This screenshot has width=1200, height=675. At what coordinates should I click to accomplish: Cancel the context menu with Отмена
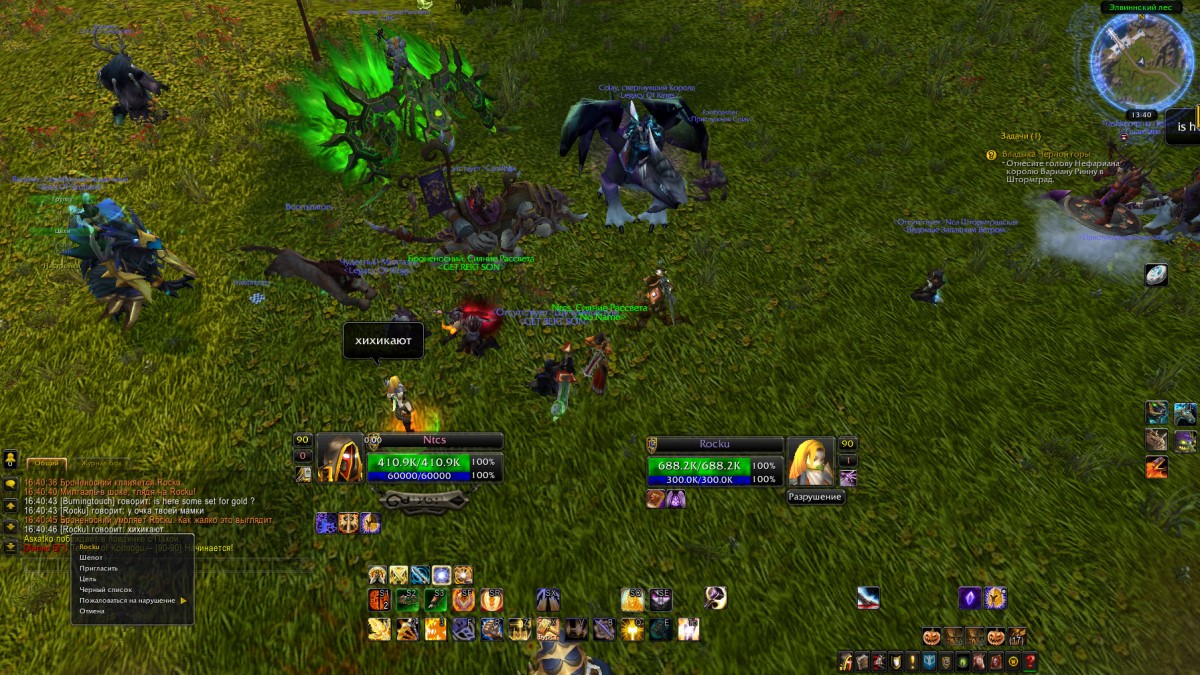click(x=92, y=611)
